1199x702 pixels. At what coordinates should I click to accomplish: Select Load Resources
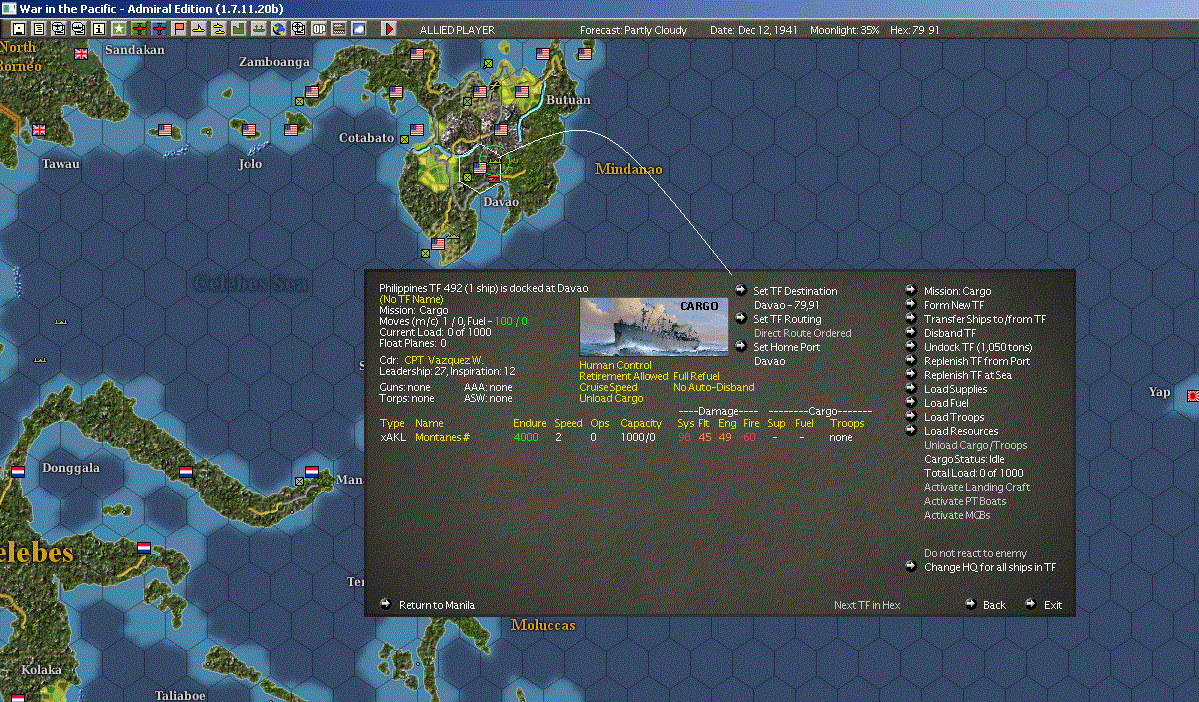point(960,431)
